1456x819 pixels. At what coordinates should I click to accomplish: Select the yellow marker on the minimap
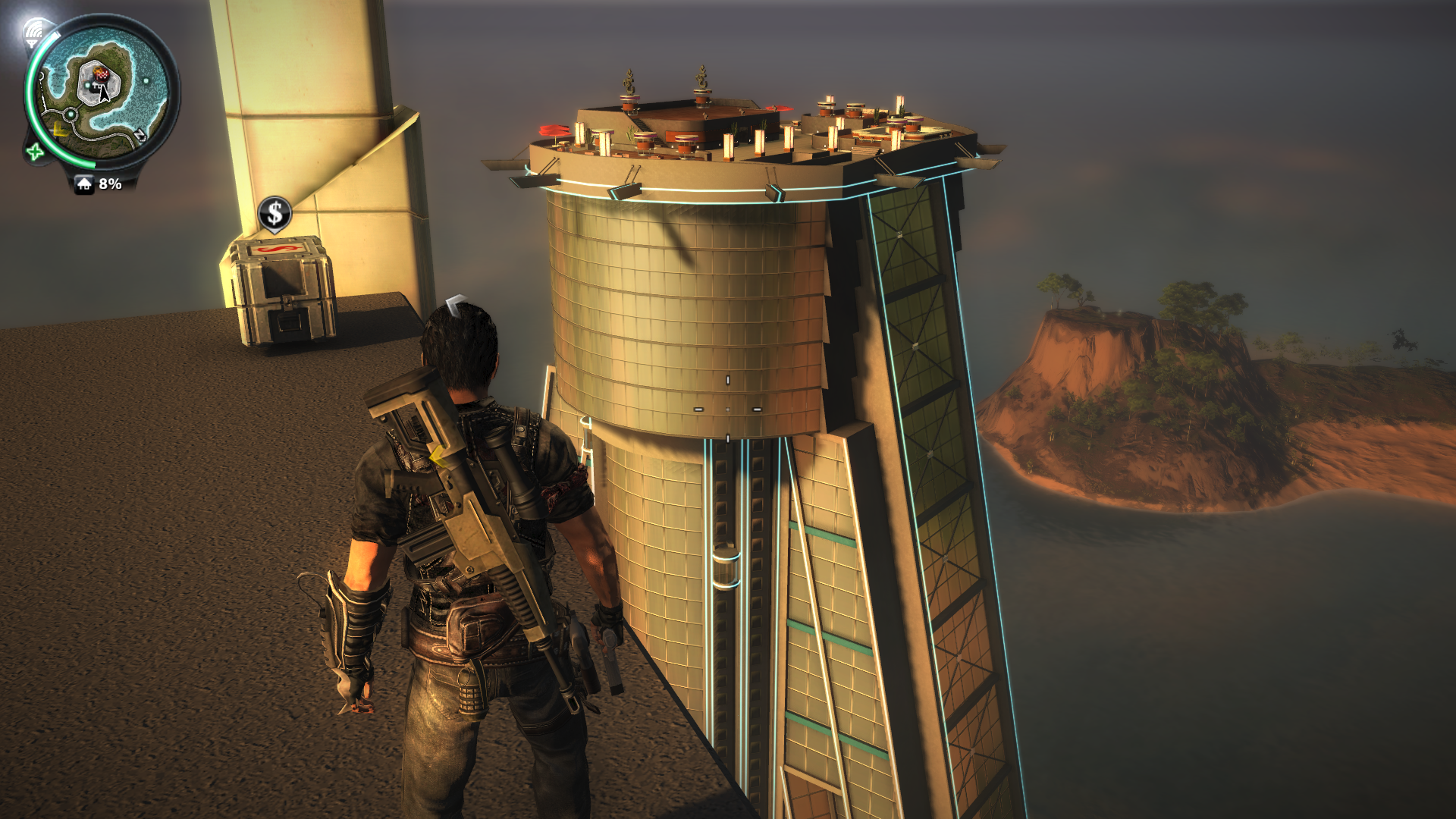60,130
